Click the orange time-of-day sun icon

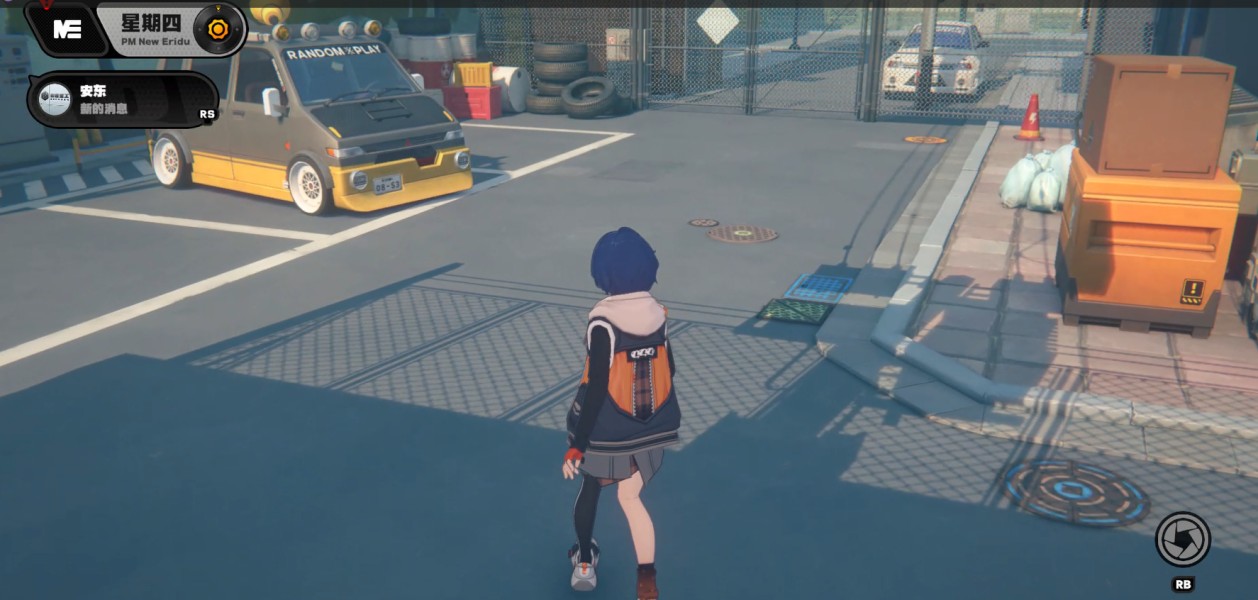pyautogui.click(x=217, y=29)
